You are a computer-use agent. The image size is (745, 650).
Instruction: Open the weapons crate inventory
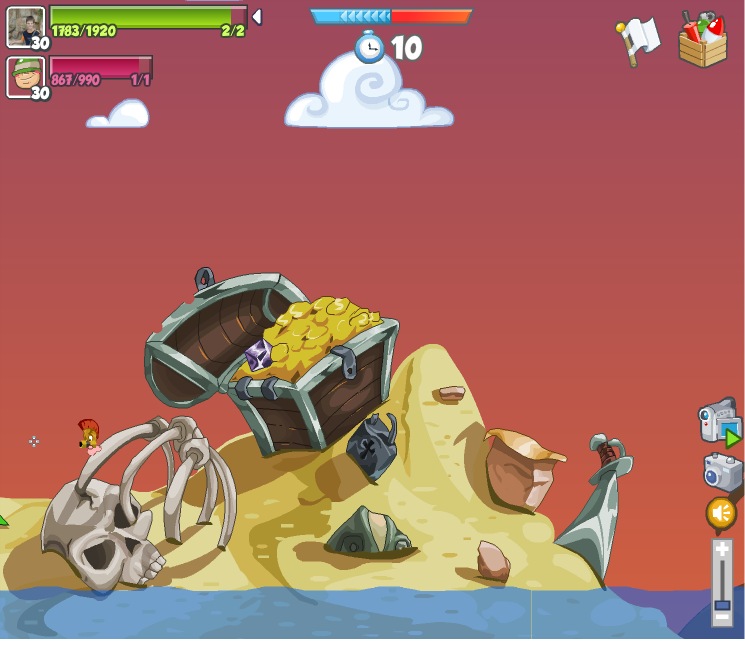pos(702,40)
